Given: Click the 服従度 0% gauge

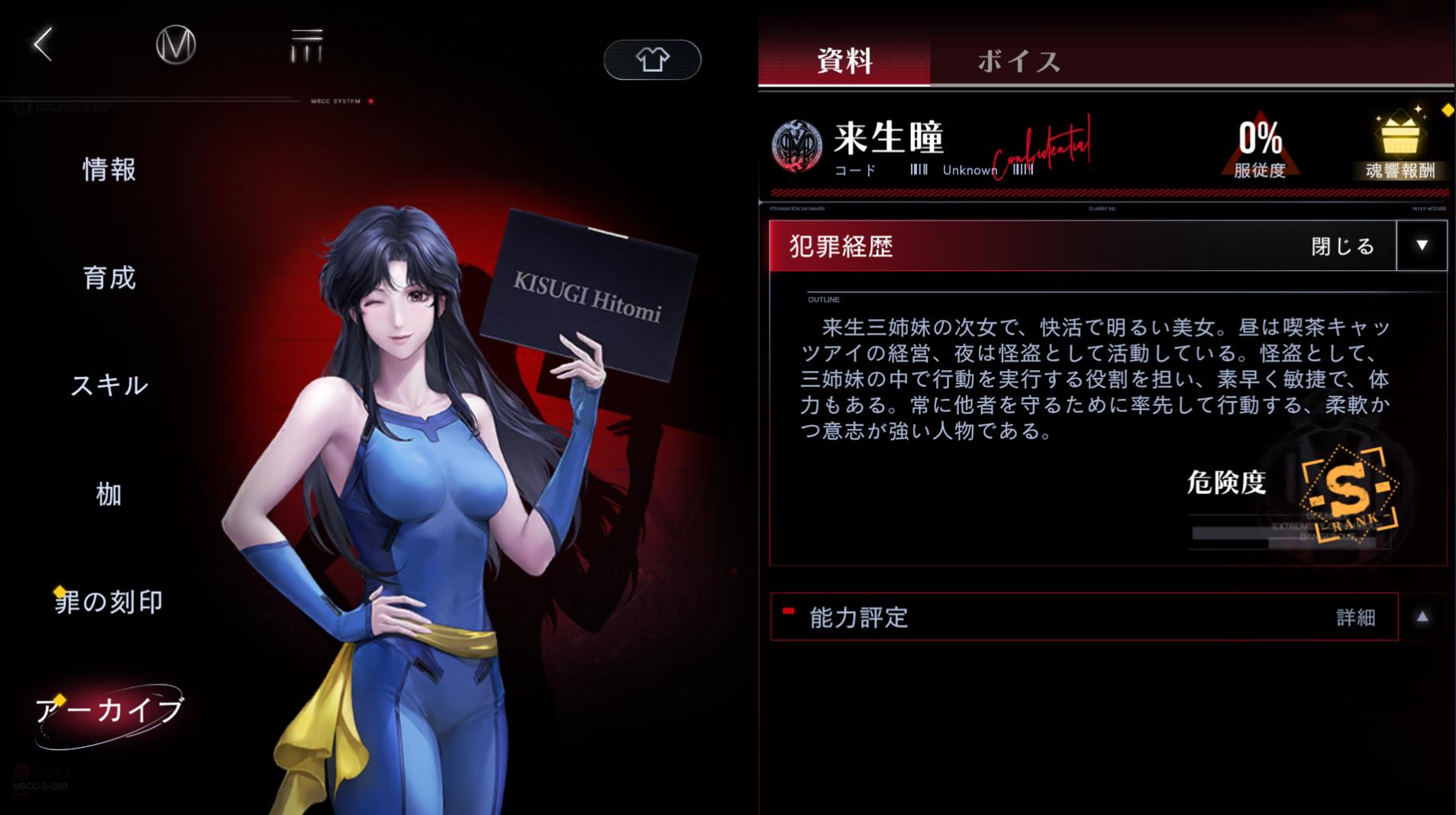Looking at the screenshot, I should (x=1260, y=145).
